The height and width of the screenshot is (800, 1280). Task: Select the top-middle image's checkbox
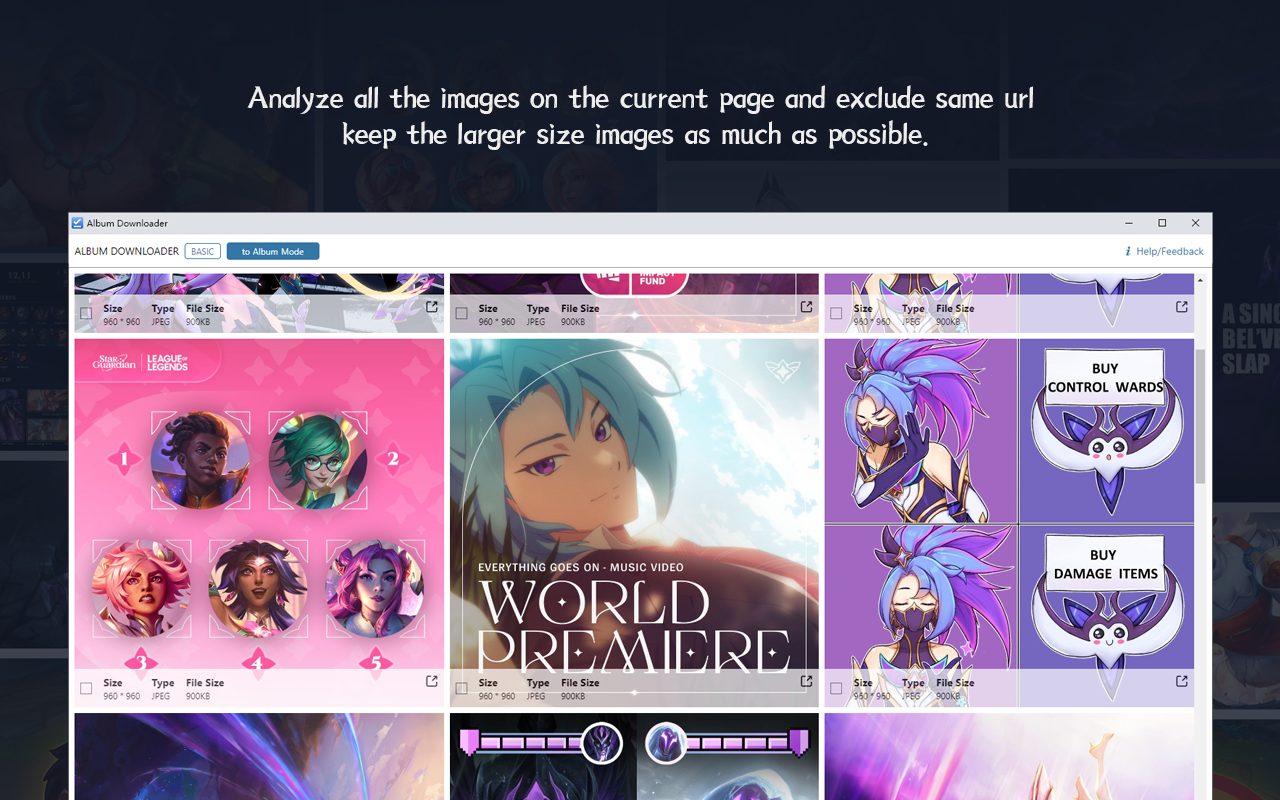click(461, 312)
